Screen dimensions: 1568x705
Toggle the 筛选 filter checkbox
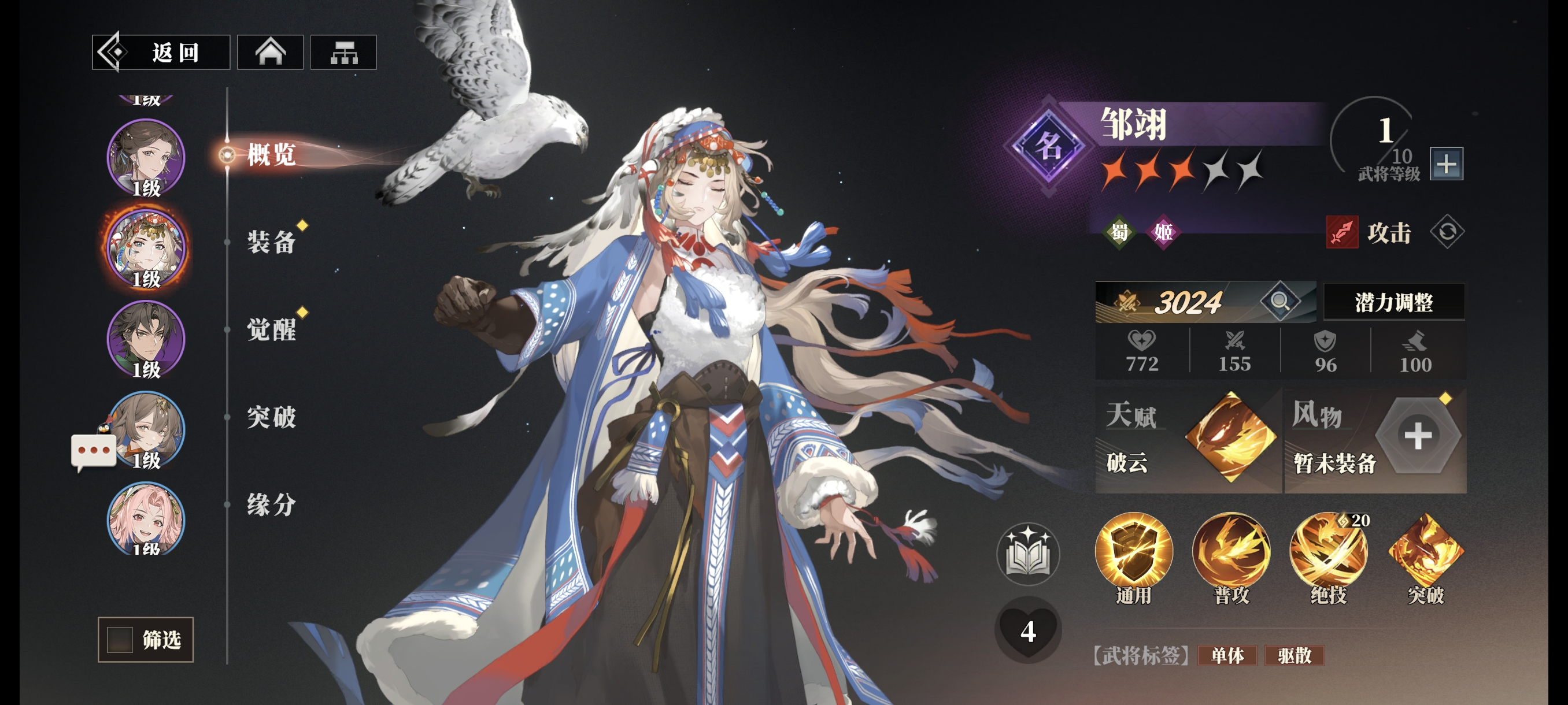[x=120, y=639]
